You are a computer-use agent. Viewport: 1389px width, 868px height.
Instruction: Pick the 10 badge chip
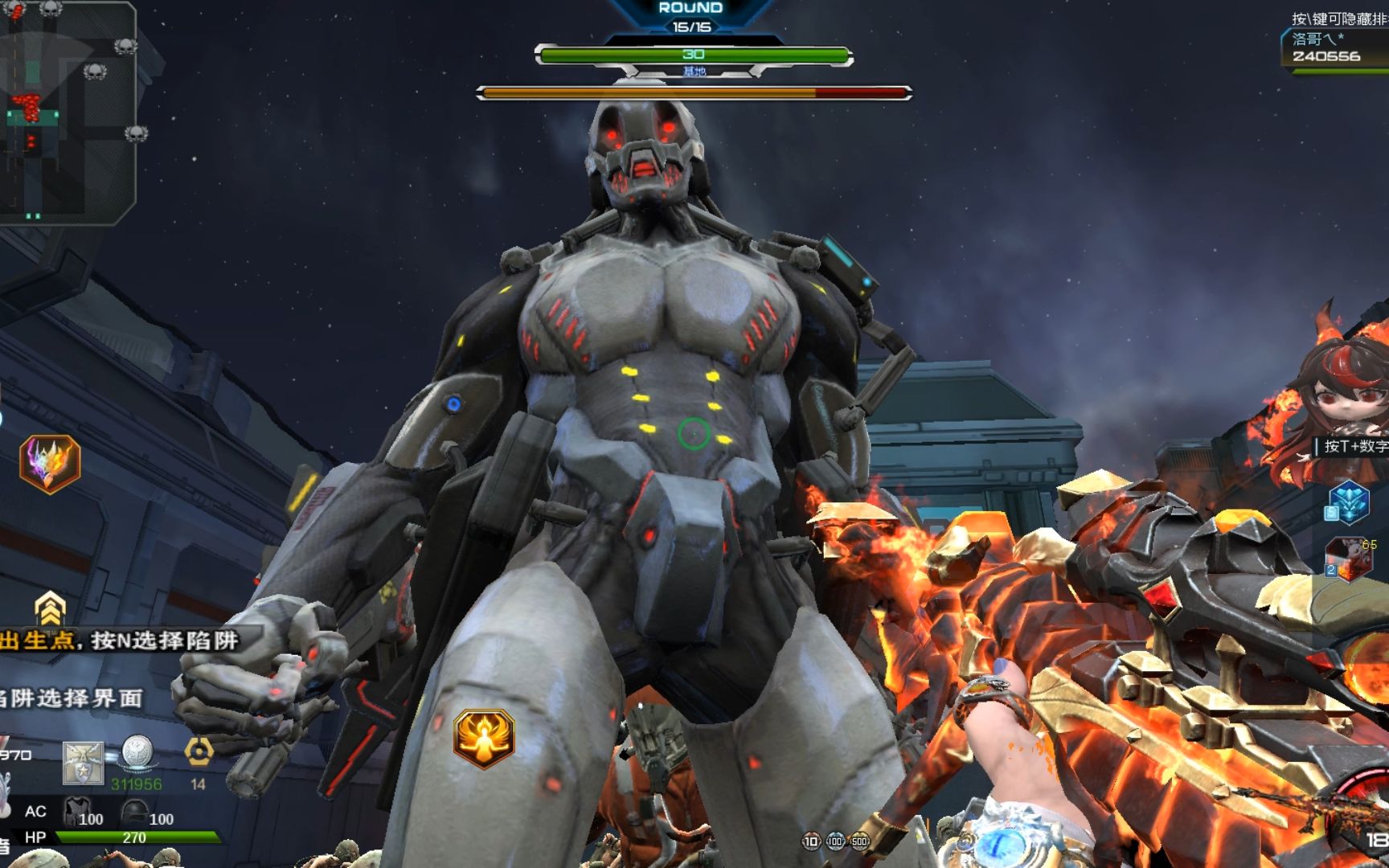point(811,841)
